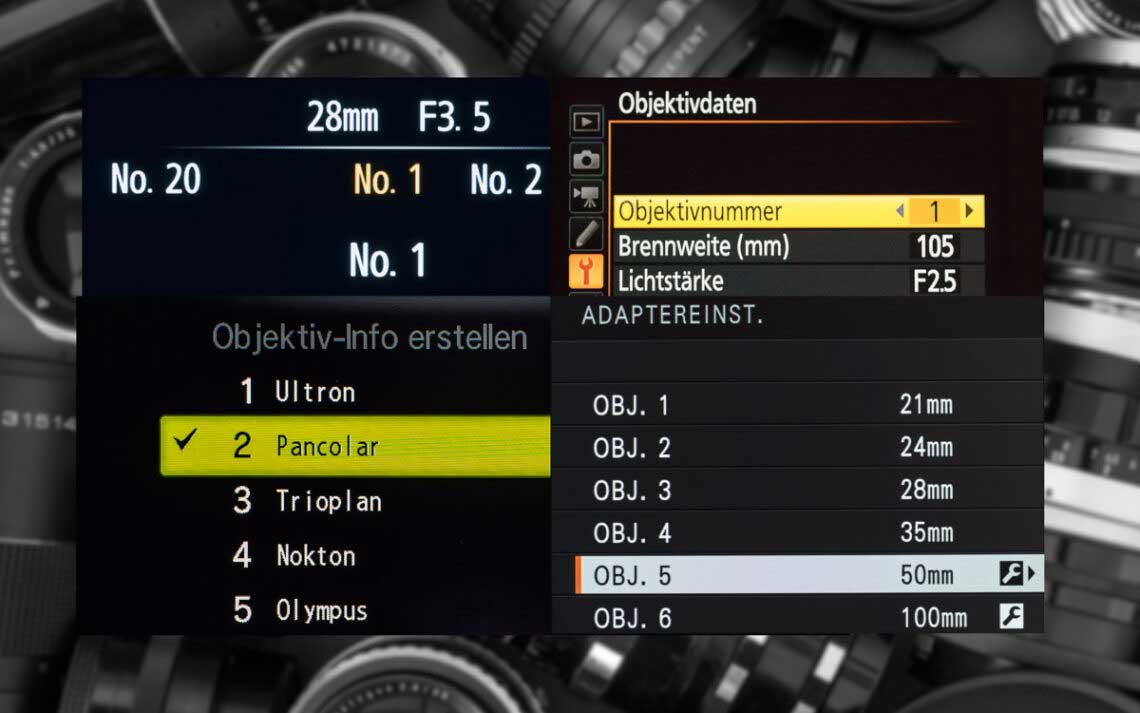1140x713 pixels.
Task: Choose lens No. 2 in the top list
Action: (506, 180)
